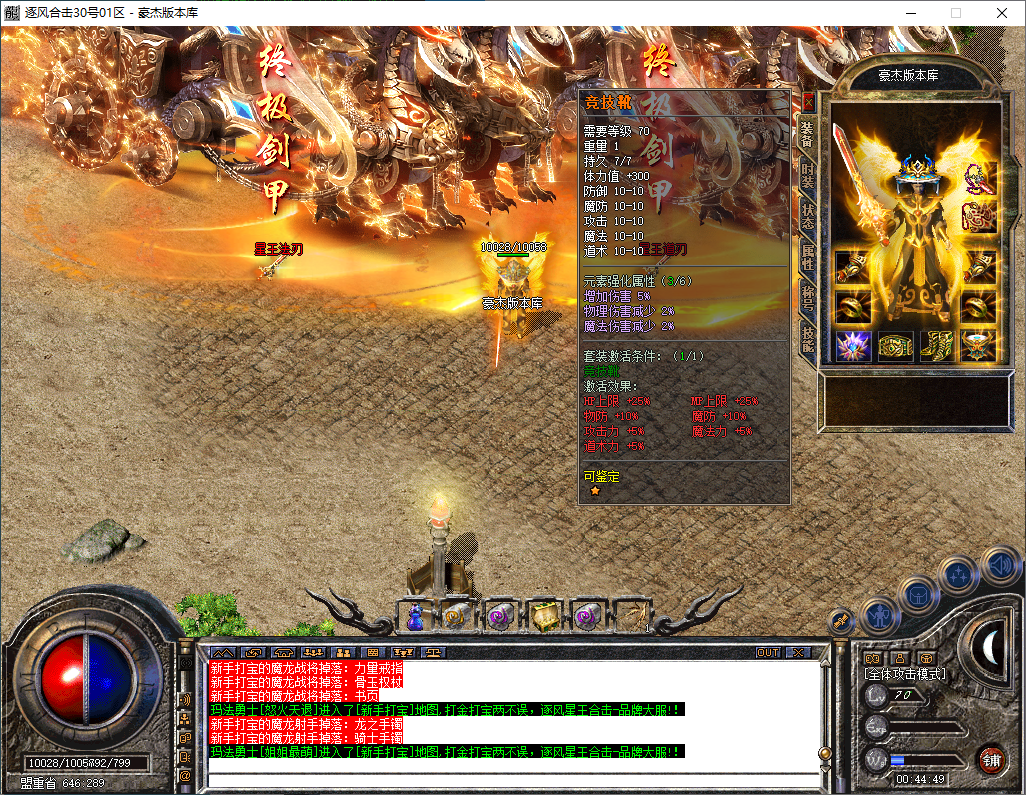The height and width of the screenshot is (795, 1026).
Task: Open the skills sparkle round button
Action: click(958, 575)
